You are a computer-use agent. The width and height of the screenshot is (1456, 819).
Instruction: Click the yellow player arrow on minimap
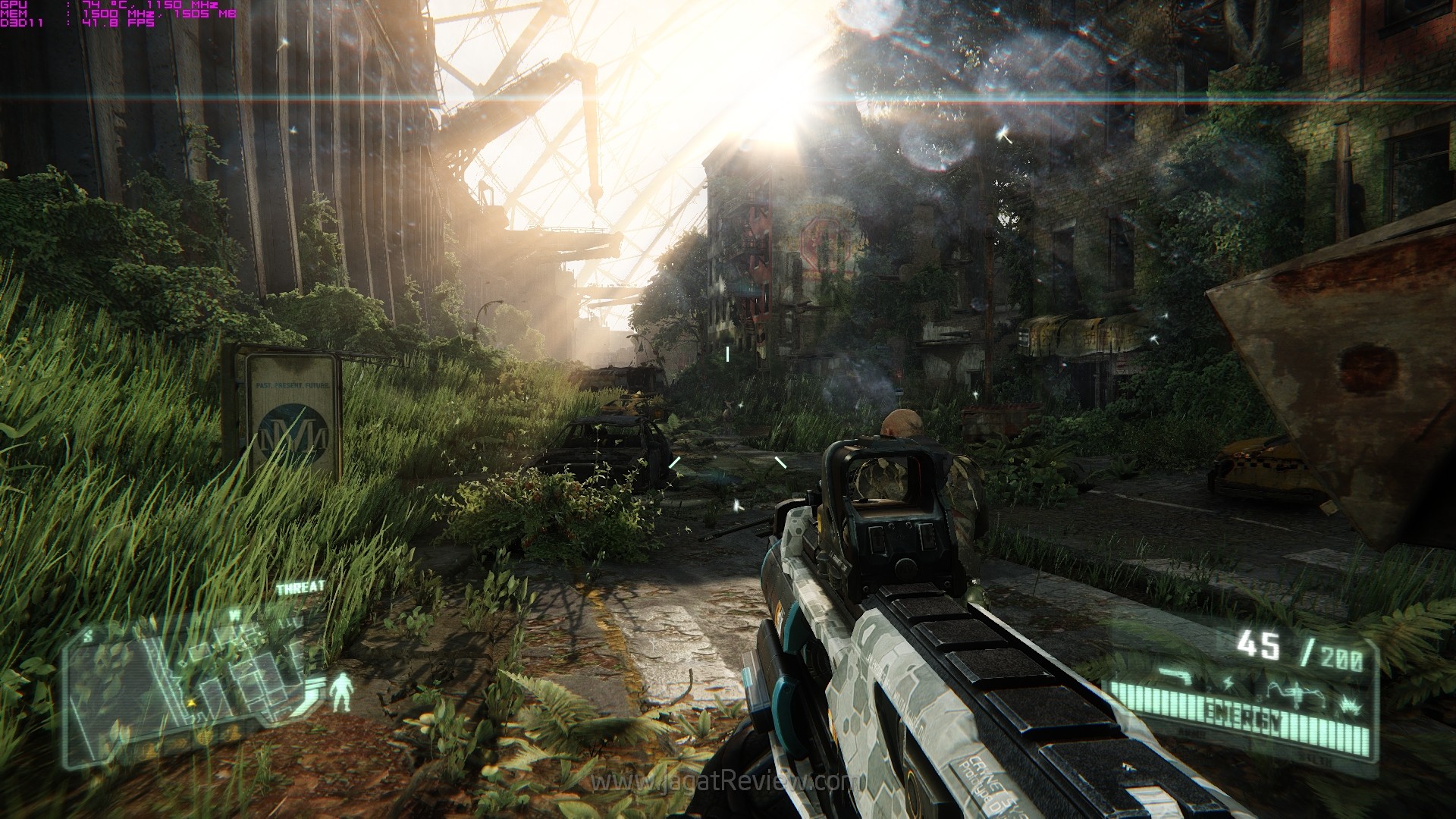(x=191, y=703)
